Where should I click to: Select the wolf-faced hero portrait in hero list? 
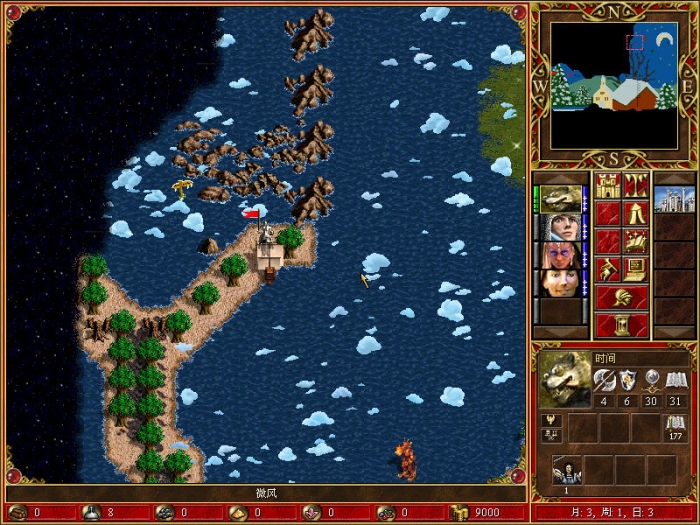[560, 199]
